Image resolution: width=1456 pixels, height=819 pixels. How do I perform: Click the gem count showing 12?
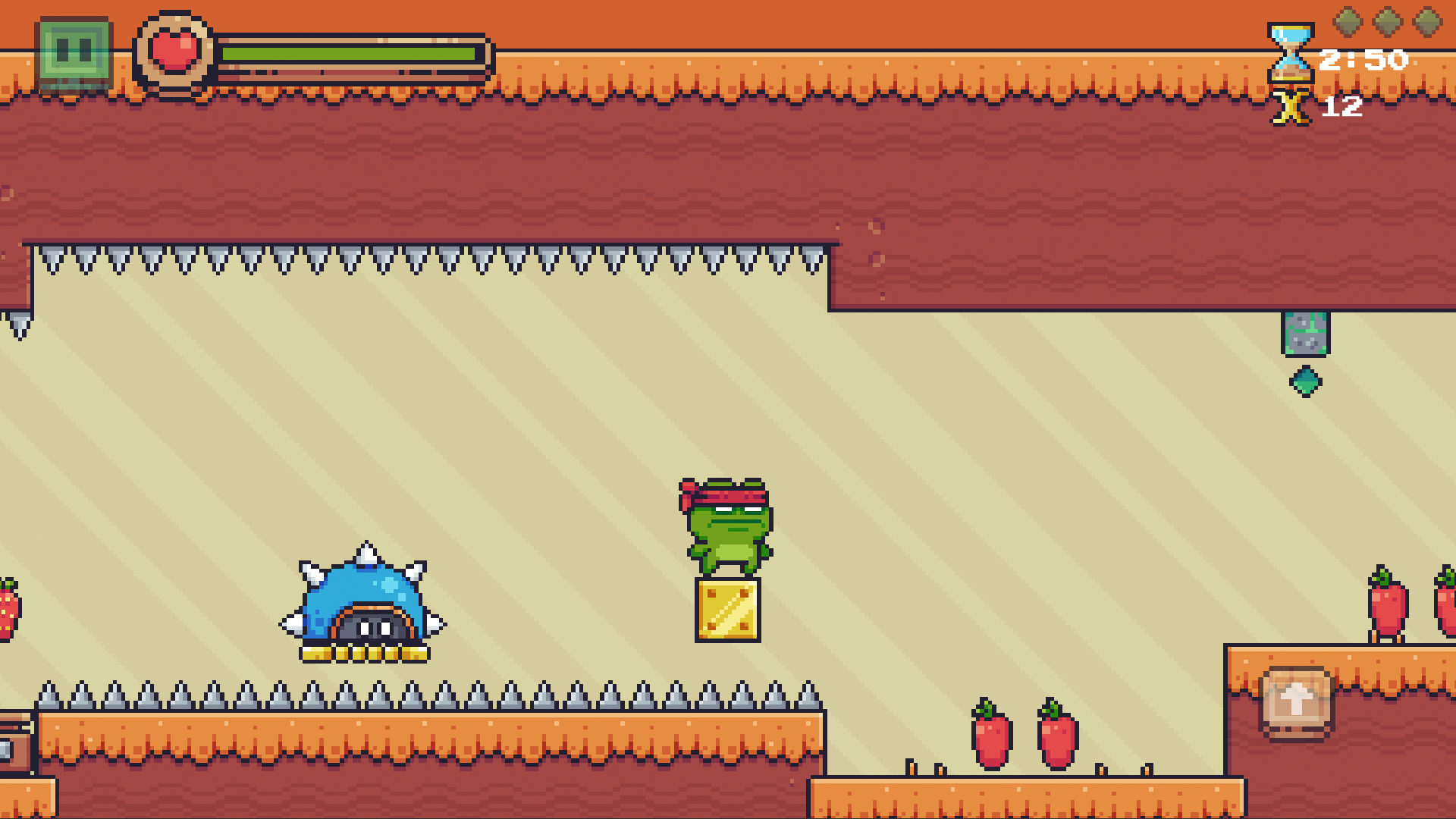1342,108
